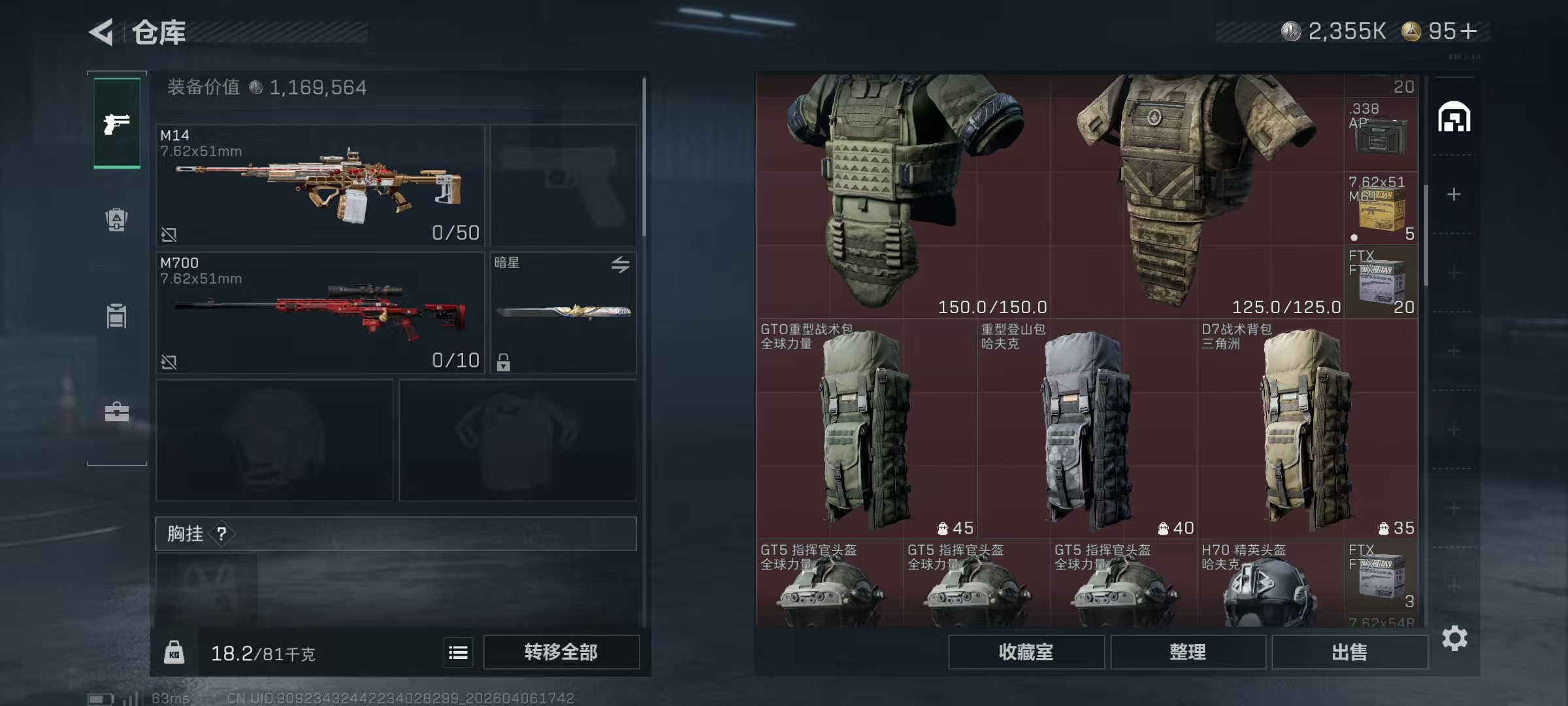This screenshot has height=706, width=1568.
Task: Open the briefcase tab in sidebar
Action: (117, 412)
